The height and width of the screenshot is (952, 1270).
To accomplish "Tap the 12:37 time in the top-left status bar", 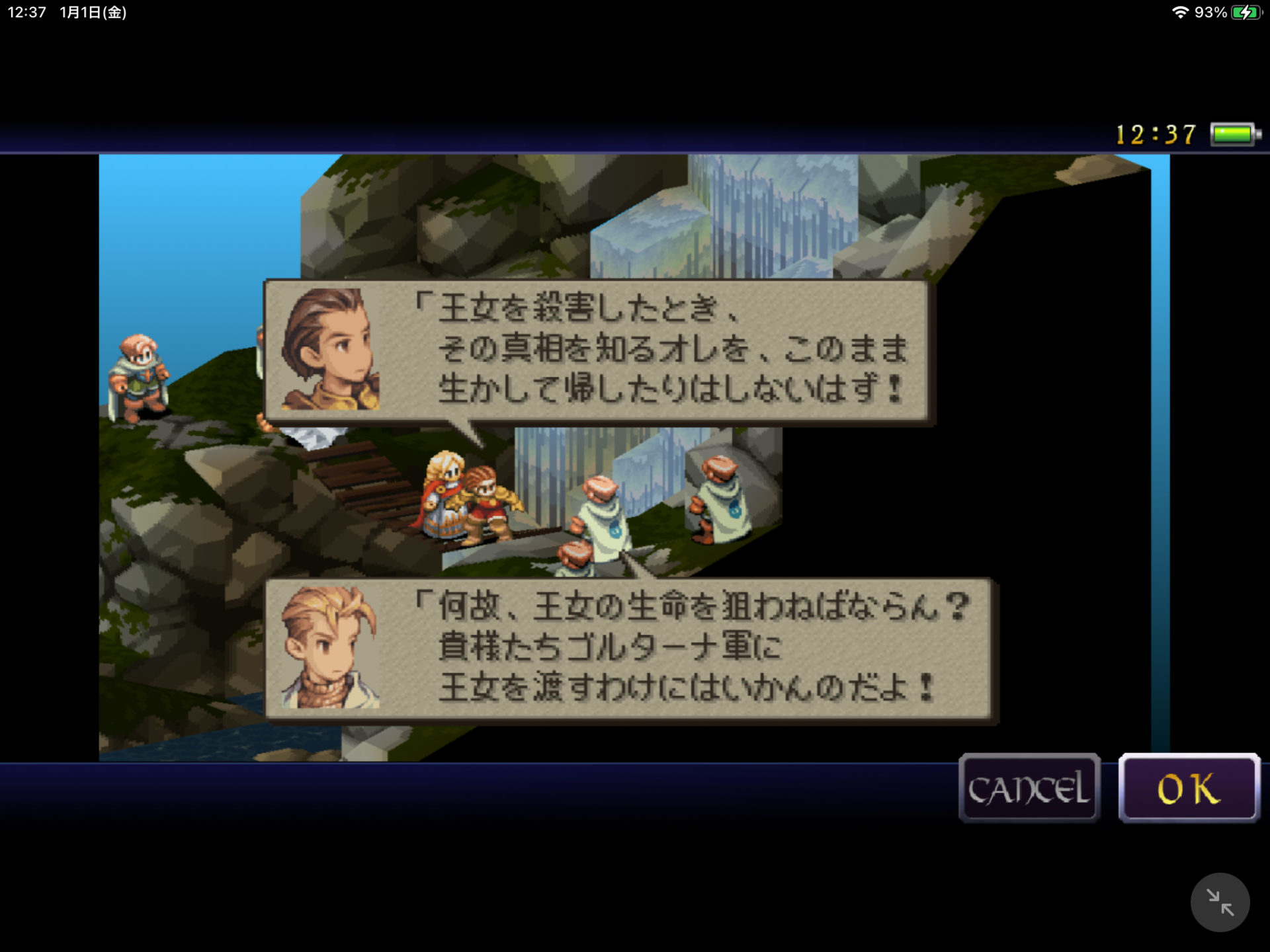I will tap(25, 11).
